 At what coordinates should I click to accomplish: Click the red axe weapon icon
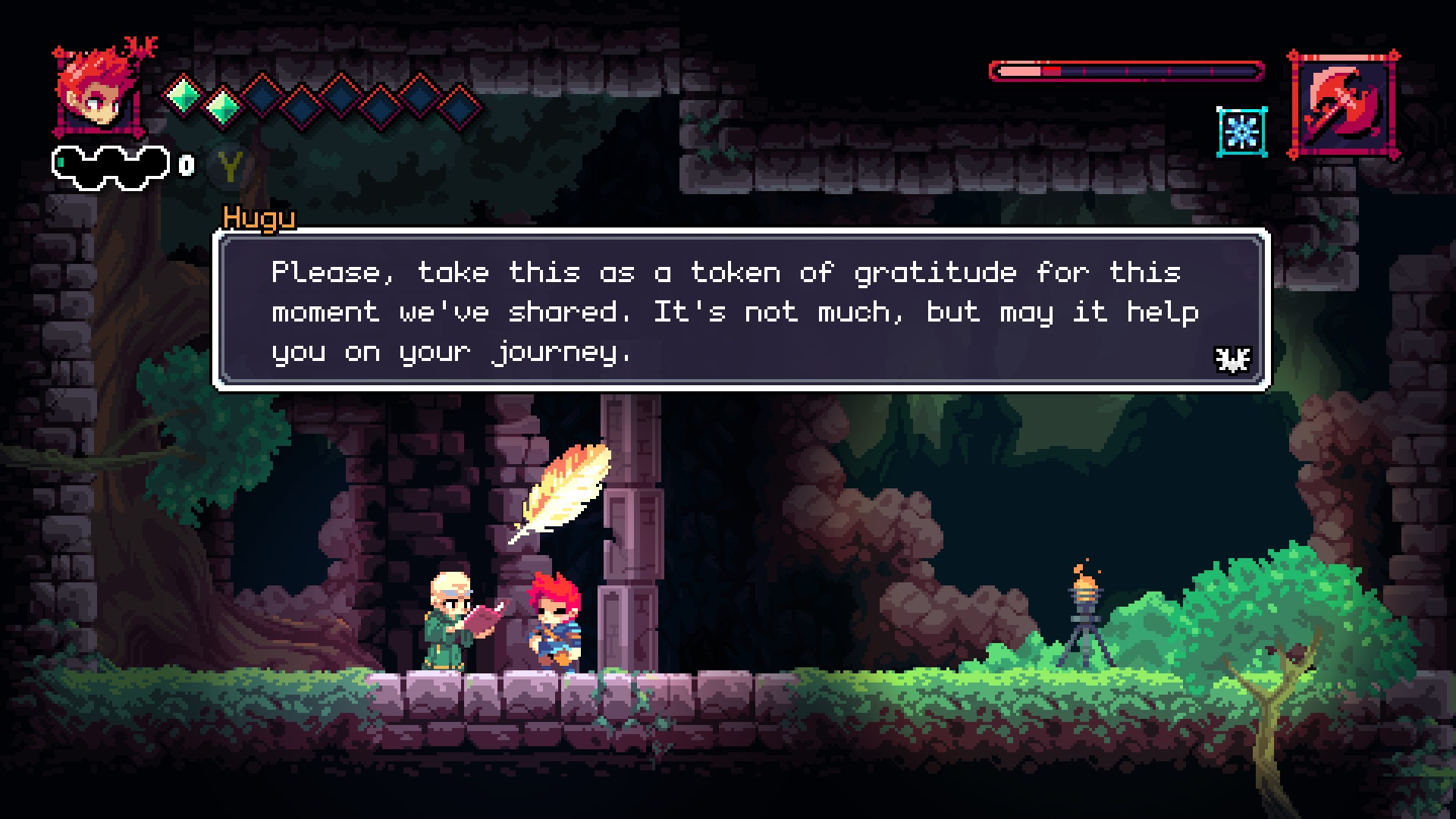tap(1343, 105)
